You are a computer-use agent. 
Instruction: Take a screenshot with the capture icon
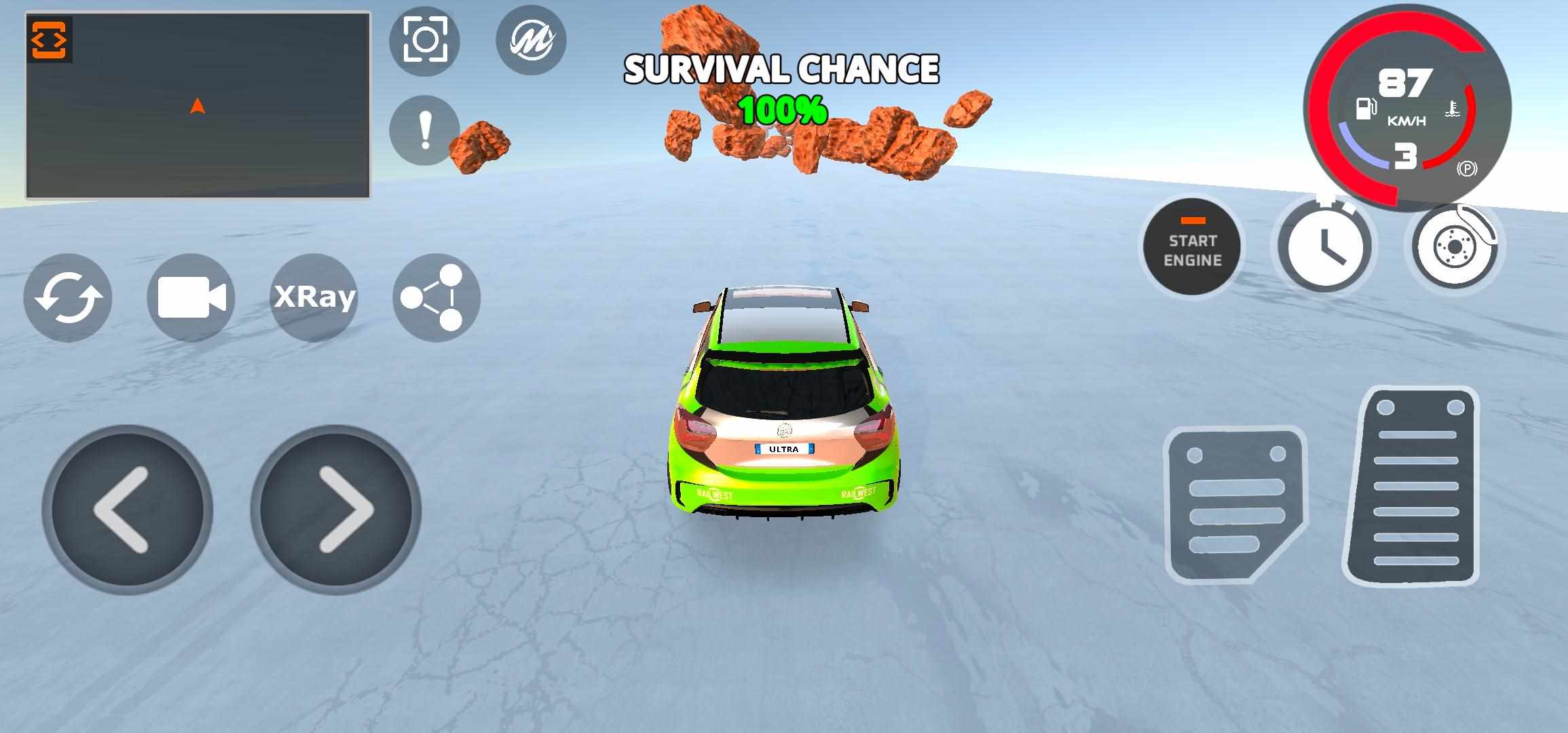(425, 40)
